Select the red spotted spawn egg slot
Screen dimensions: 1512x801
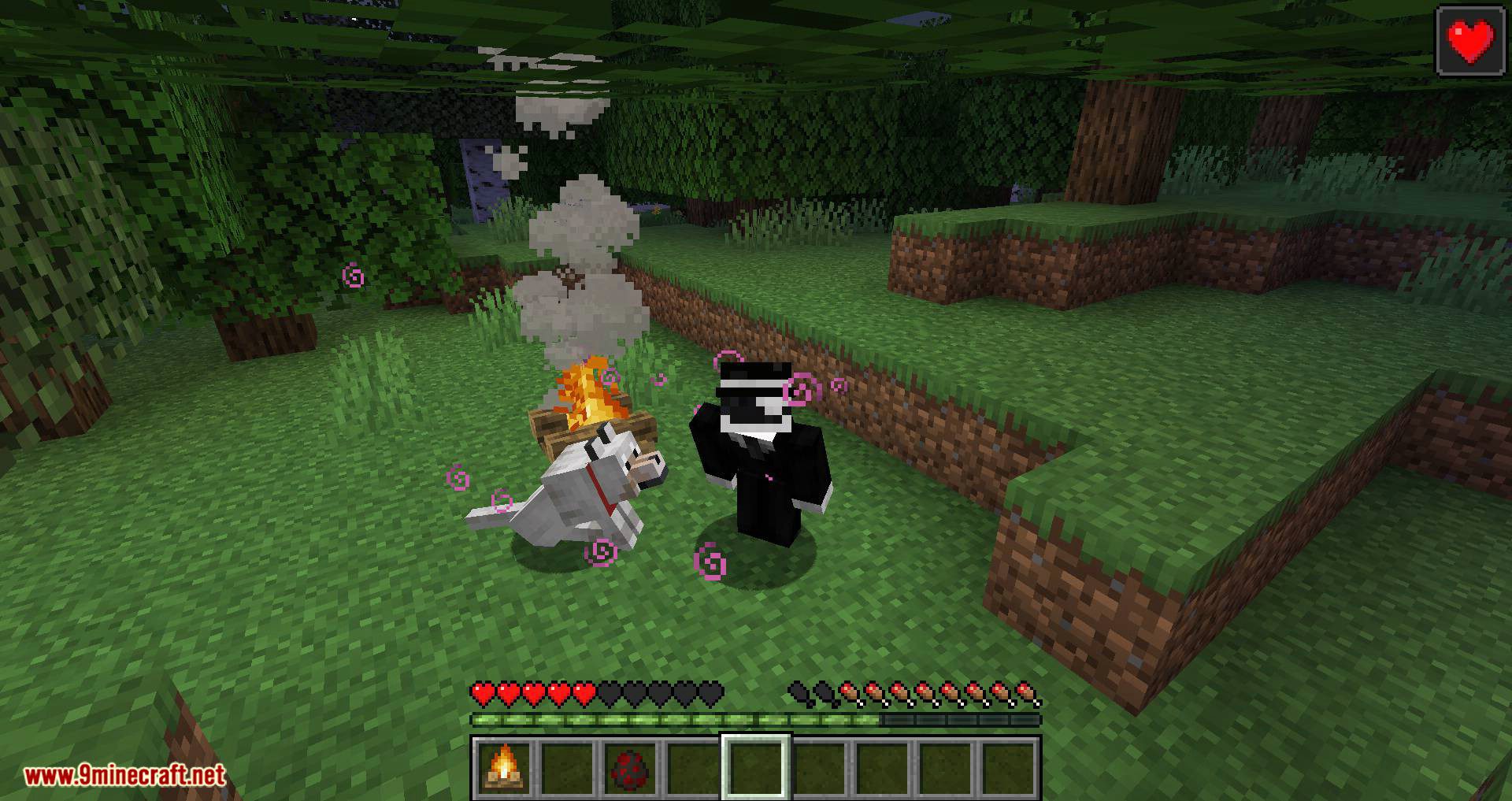click(x=629, y=767)
